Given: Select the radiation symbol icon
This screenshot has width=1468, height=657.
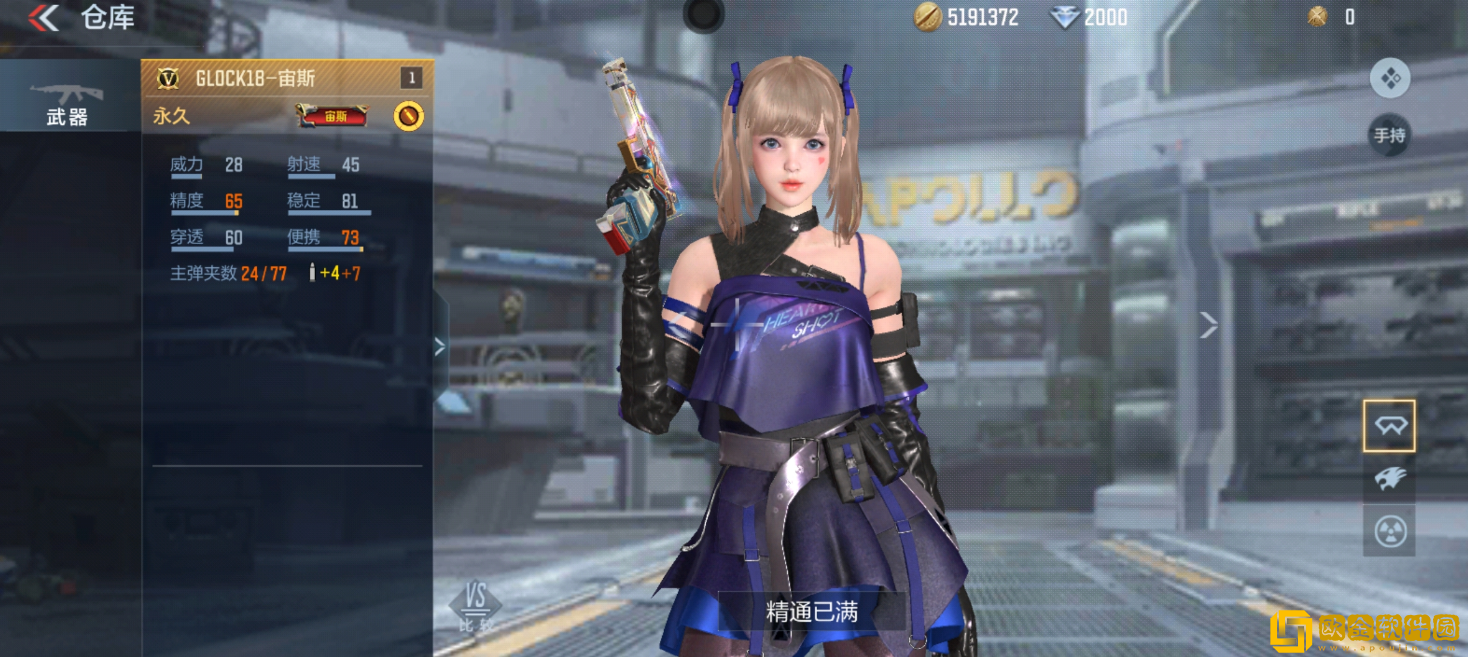Looking at the screenshot, I should coord(1390,530).
